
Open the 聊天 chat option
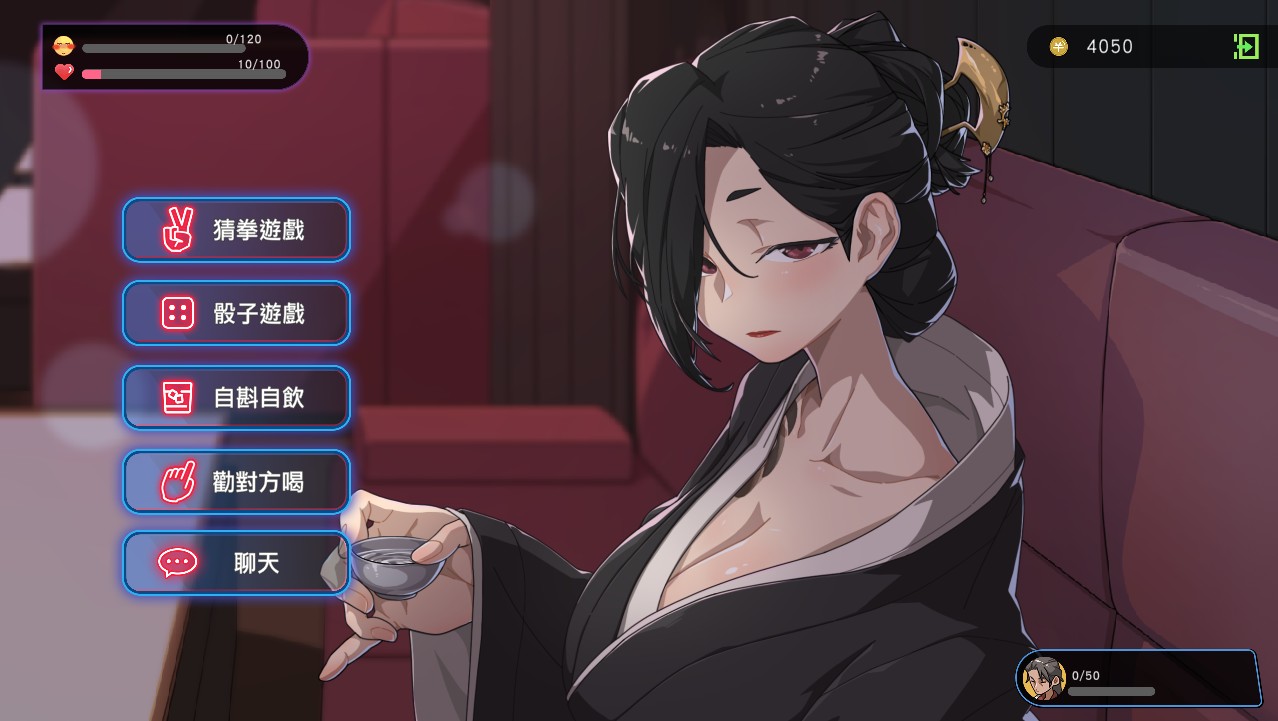click(236, 563)
